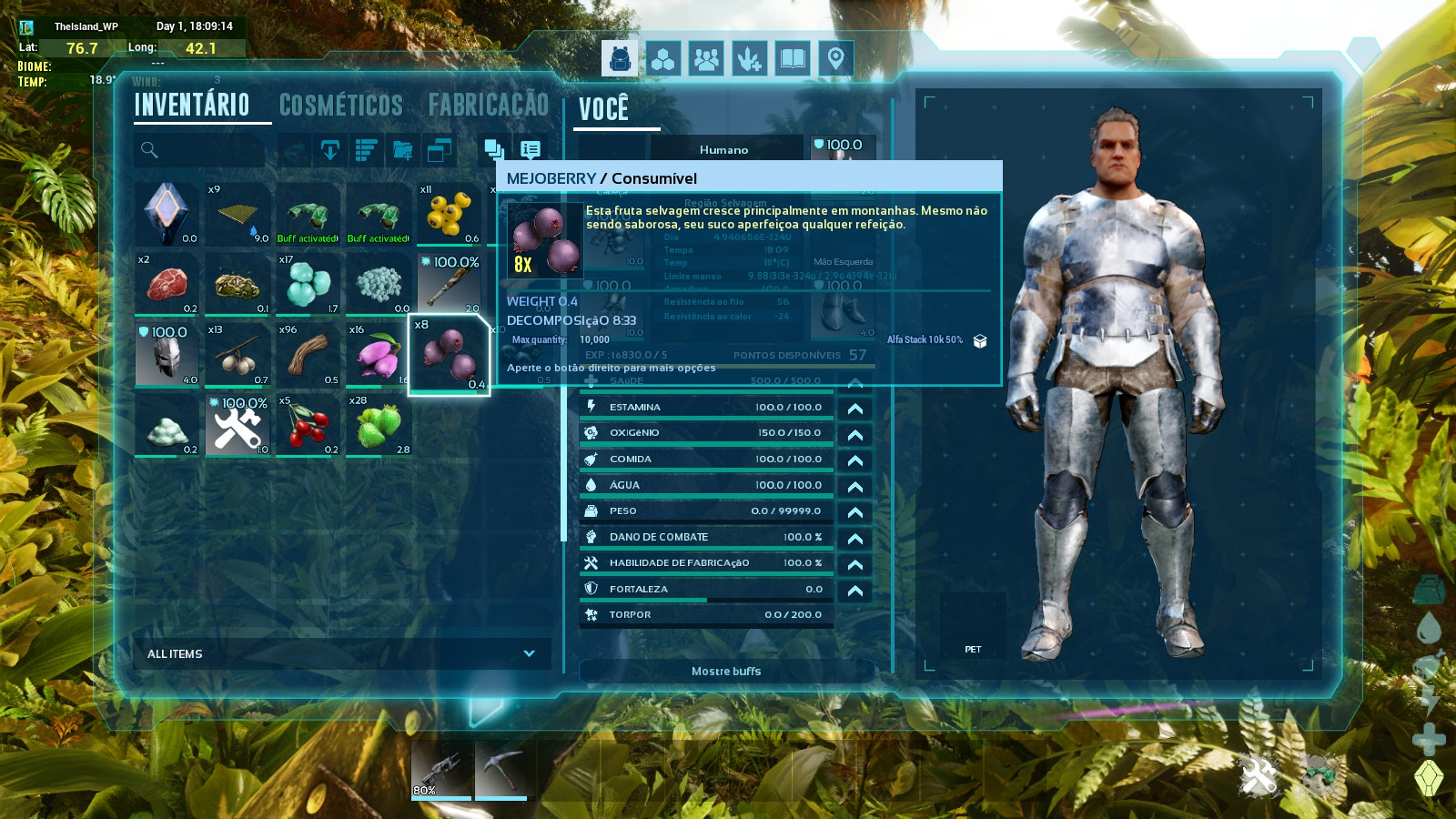Viewport: 1456px width, 819px height.
Task: Switch to the Cosméticos tab
Action: (340, 106)
